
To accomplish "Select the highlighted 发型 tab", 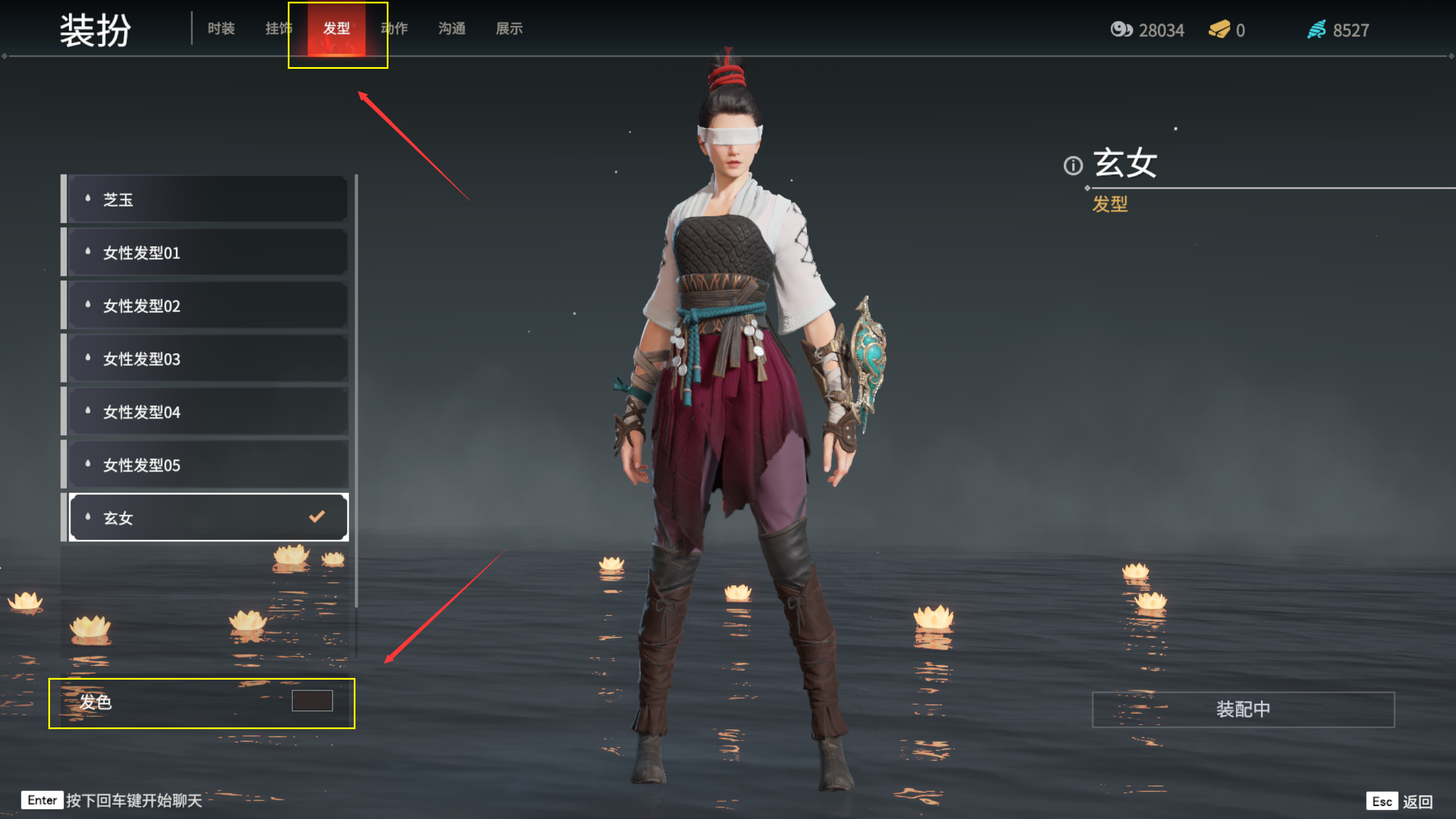I will 337,28.
